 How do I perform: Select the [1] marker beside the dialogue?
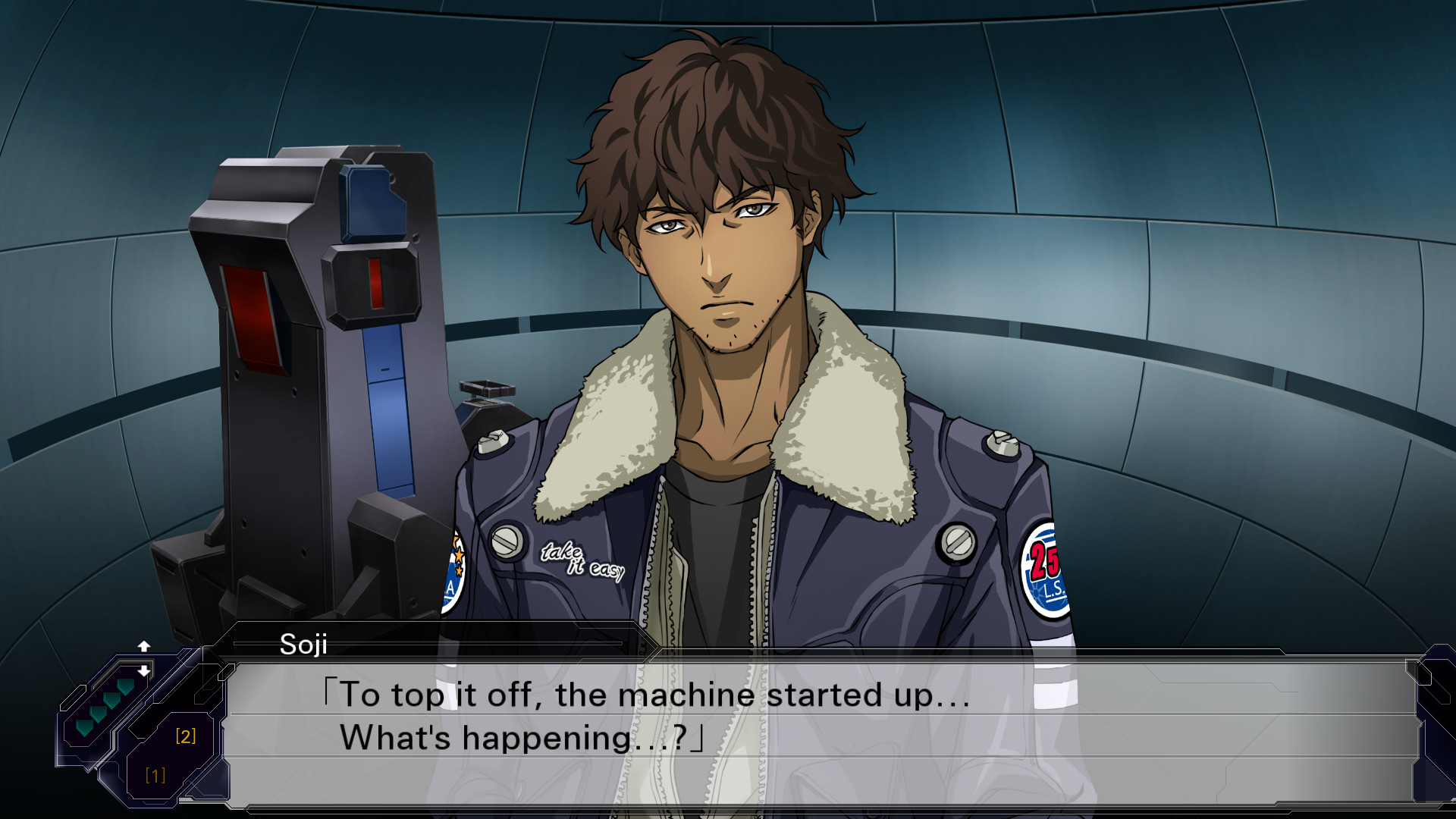[155, 775]
